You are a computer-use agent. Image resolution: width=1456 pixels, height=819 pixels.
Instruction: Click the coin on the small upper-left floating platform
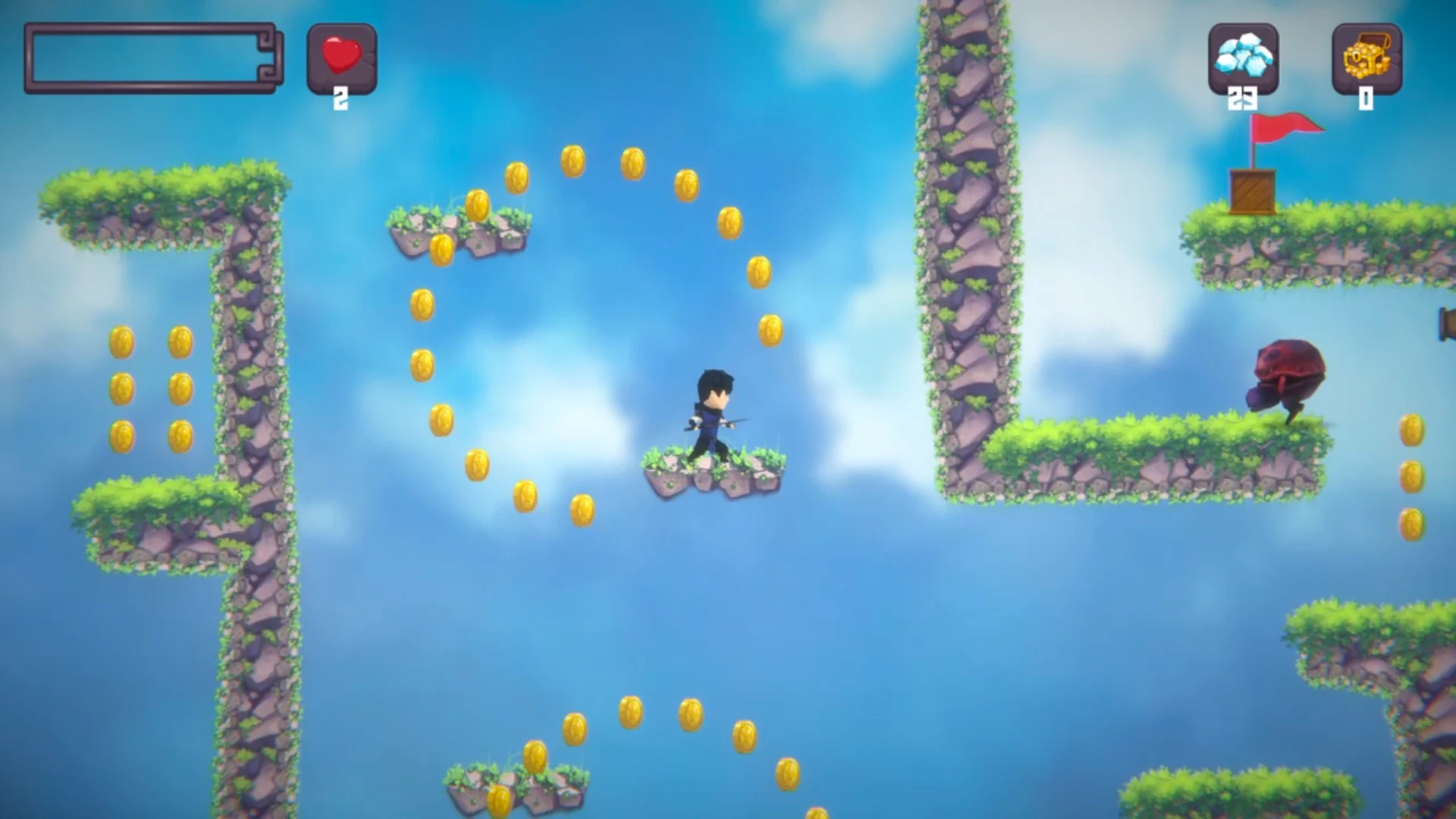pyautogui.click(x=478, y=206)
